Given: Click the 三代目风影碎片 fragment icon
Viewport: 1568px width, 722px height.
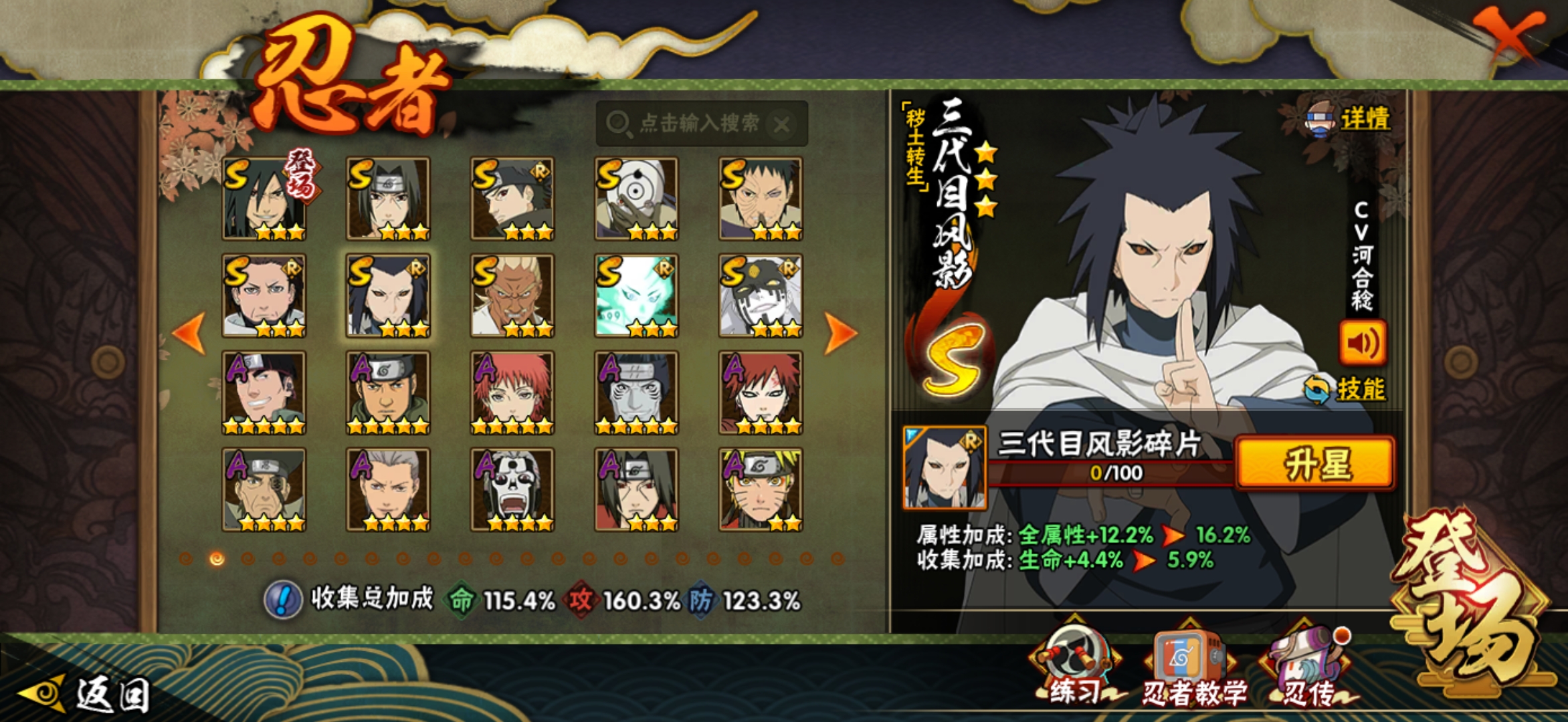Looking at the screenshot, I should (944, 467).
